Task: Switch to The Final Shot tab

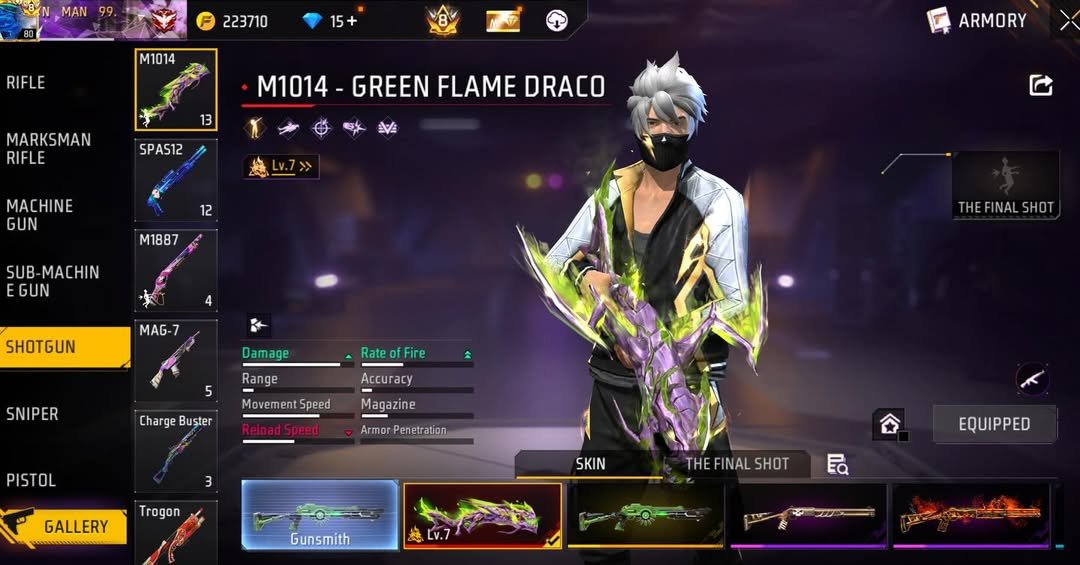Action: coord(737,464)
